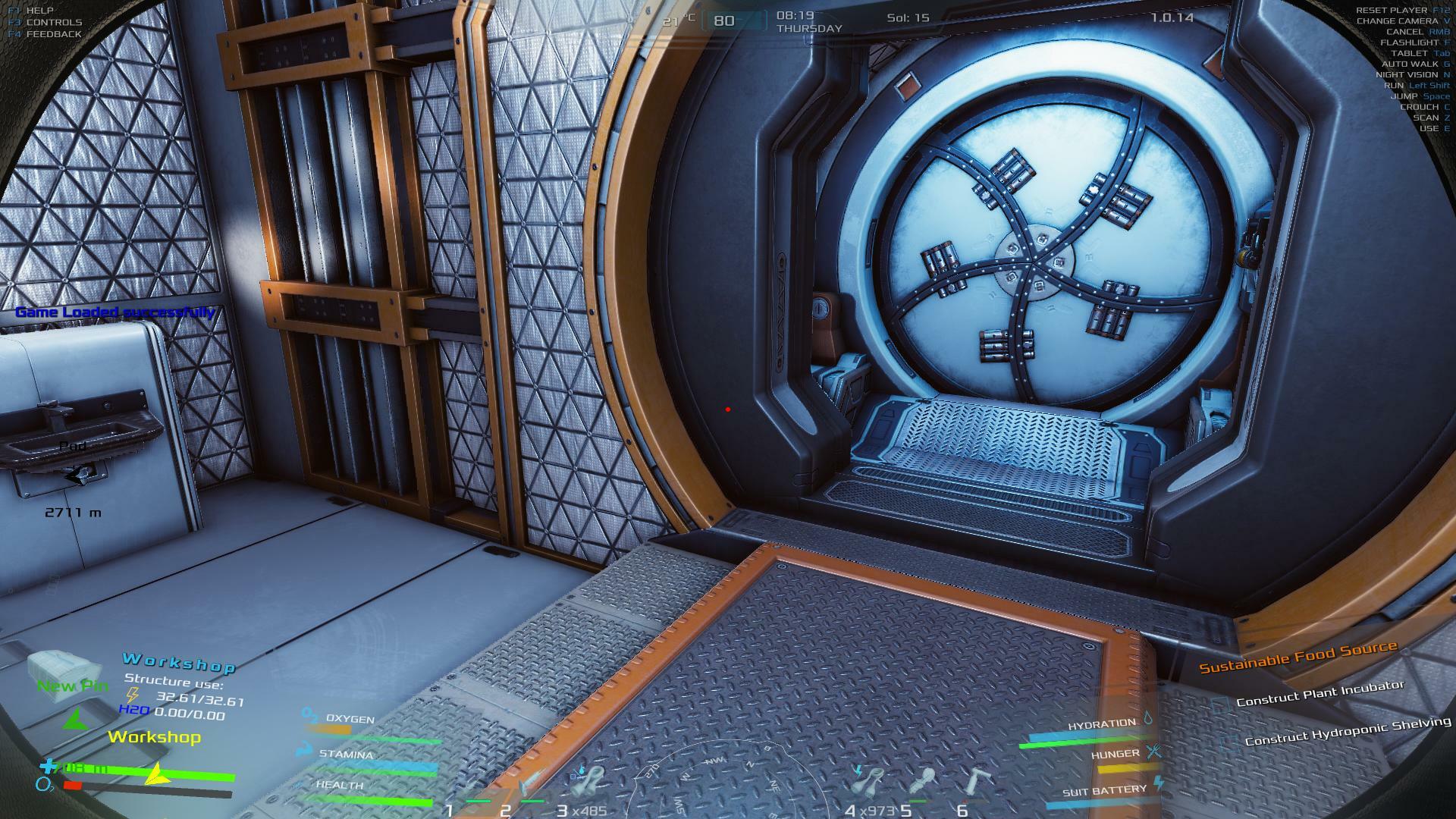Click the yellow Workshop waypoint marker
The width and height of the screenshot is (1456, 819).
tap(154, 737)
